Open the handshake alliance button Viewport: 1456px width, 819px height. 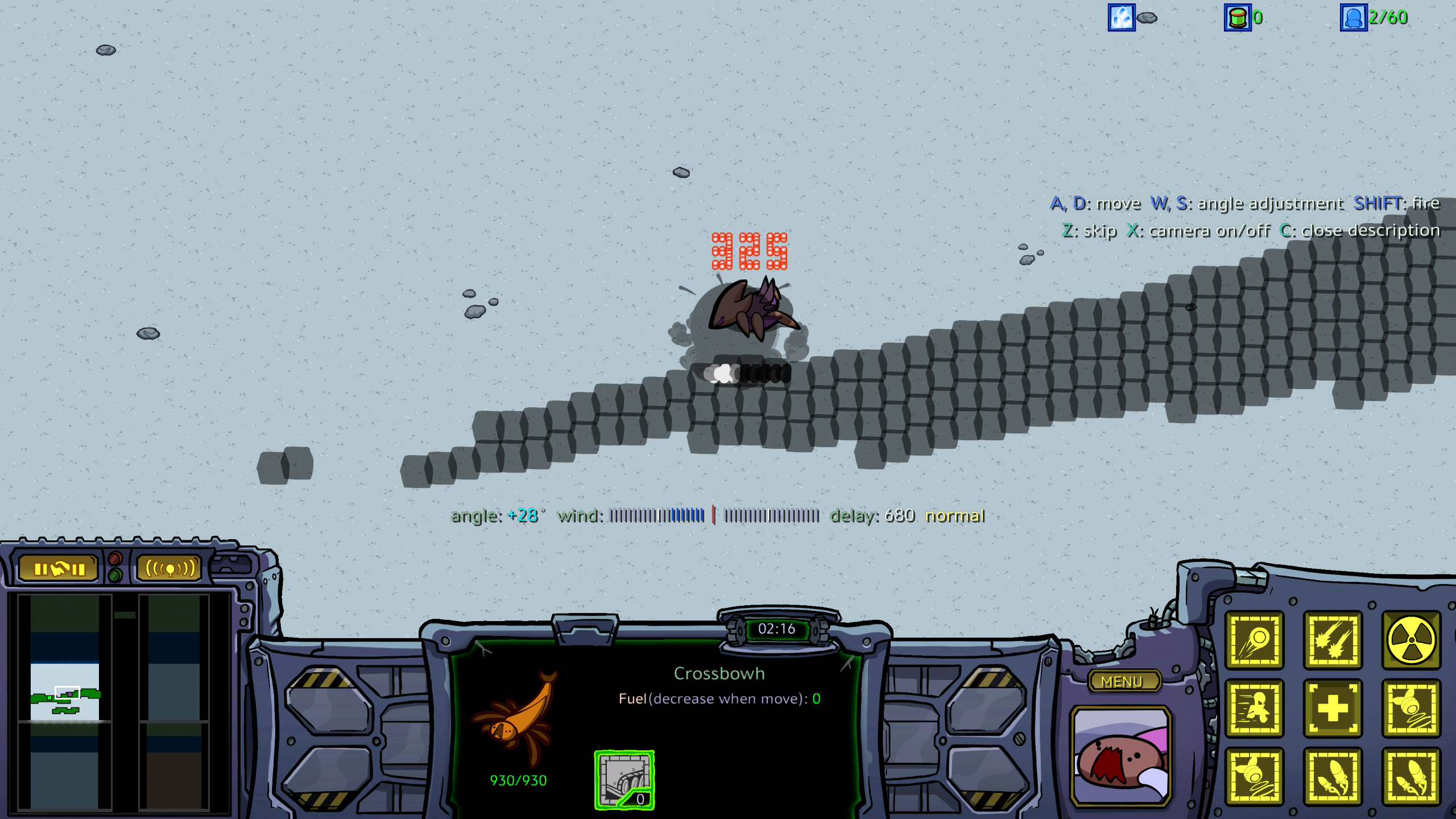point(59,569)
